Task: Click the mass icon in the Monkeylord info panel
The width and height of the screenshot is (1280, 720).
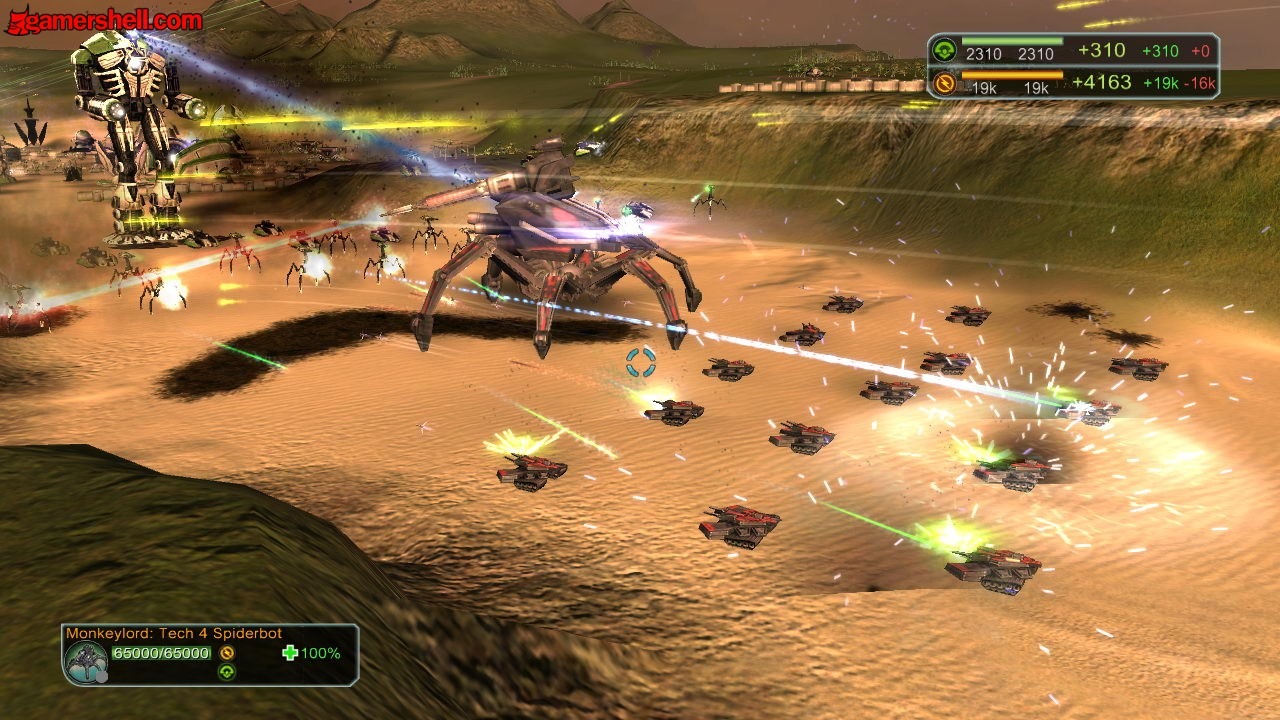Action: (227, 672)
